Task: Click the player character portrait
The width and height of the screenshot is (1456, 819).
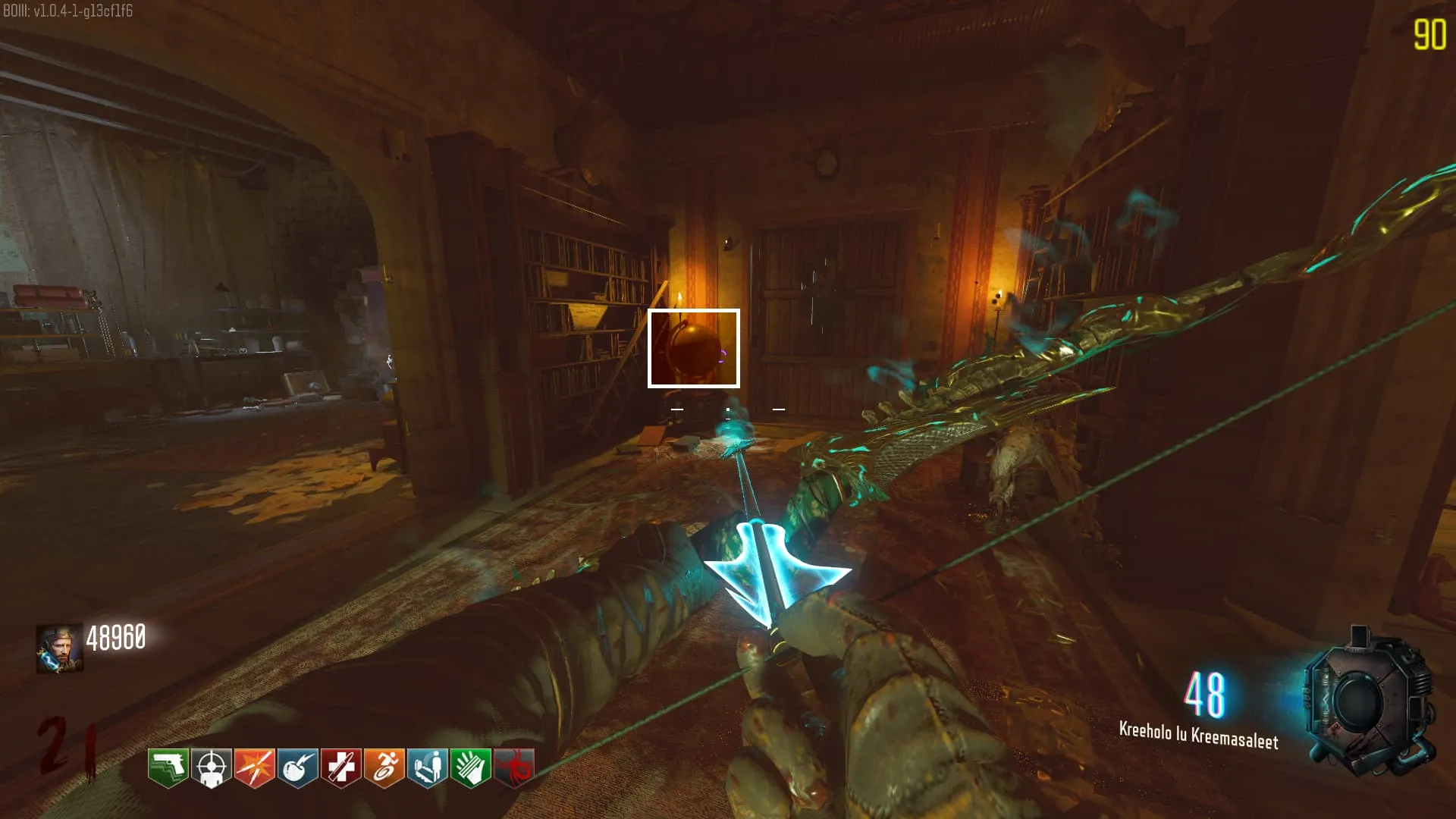Action: coord(59,648)
